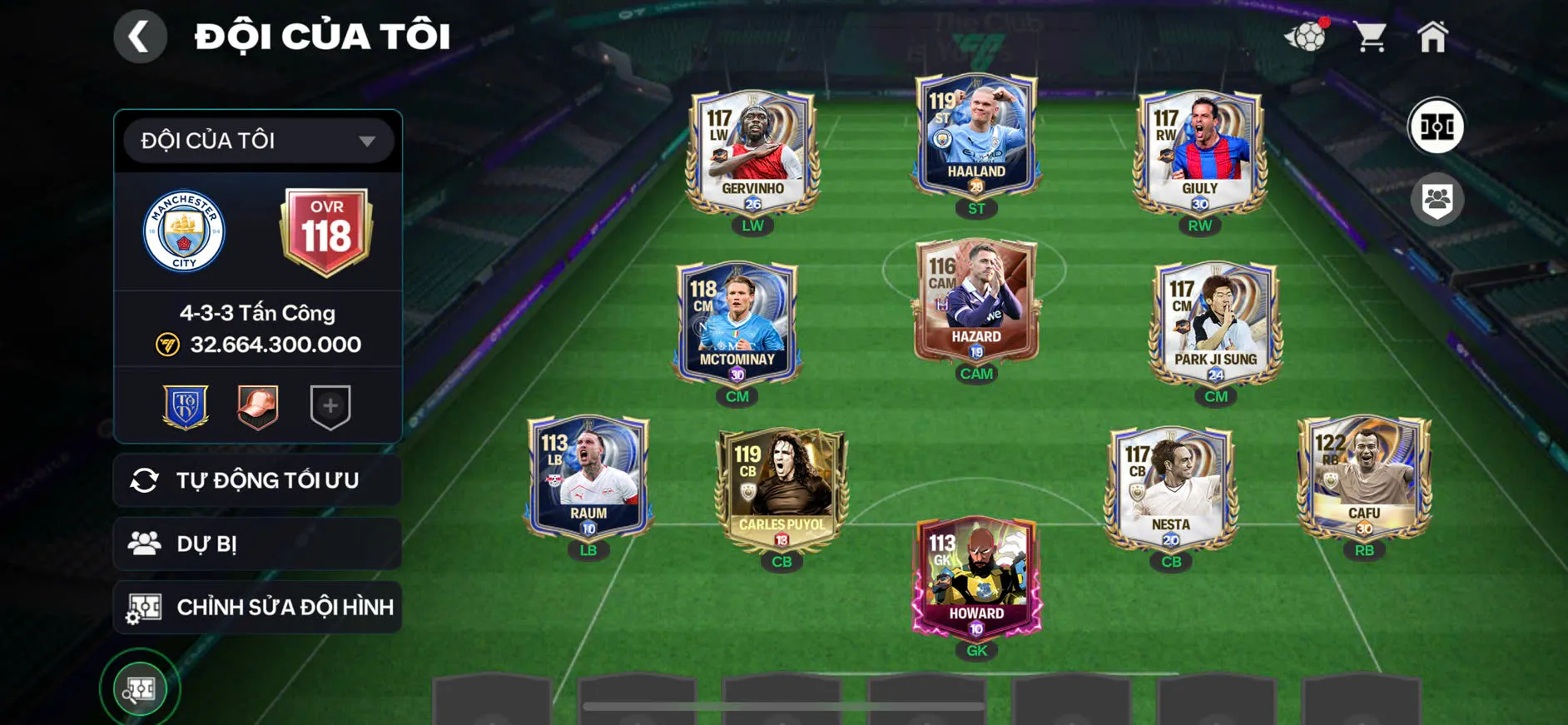Tap the Park Ji Sung card
Screen dimensions: 1568x725
pyautogui.click(x=1215, y=323)
